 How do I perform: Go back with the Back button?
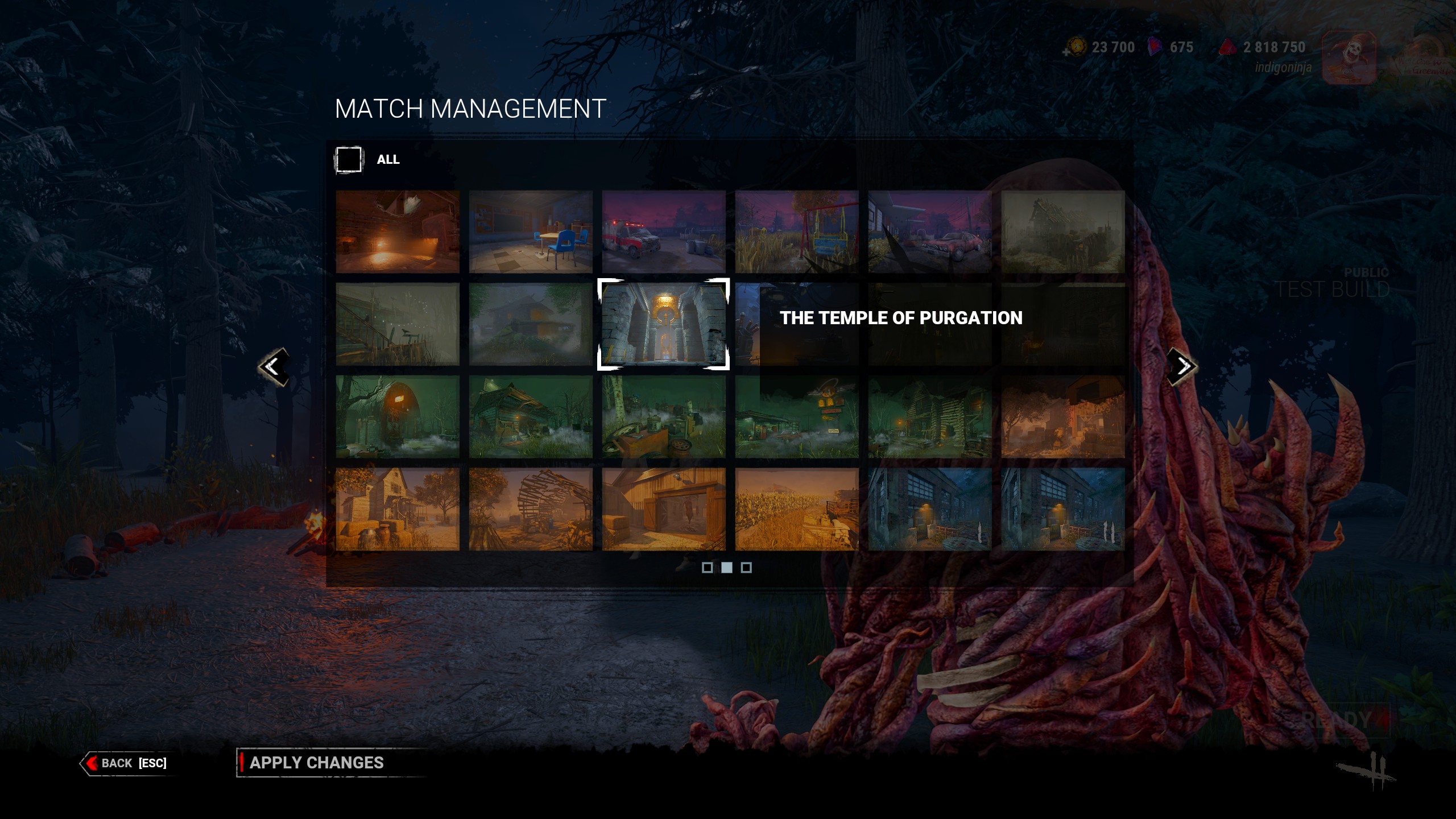[126, 763]
